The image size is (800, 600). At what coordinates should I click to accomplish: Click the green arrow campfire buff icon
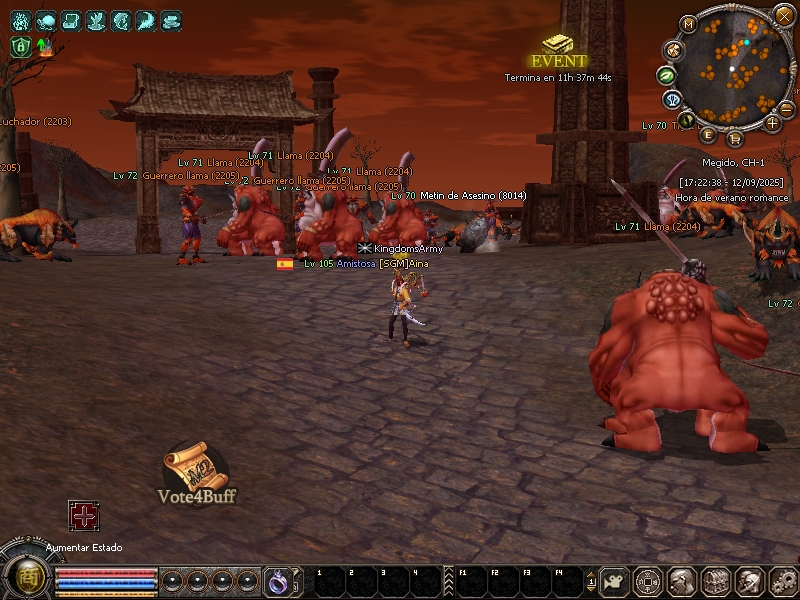tap(44, 46)
